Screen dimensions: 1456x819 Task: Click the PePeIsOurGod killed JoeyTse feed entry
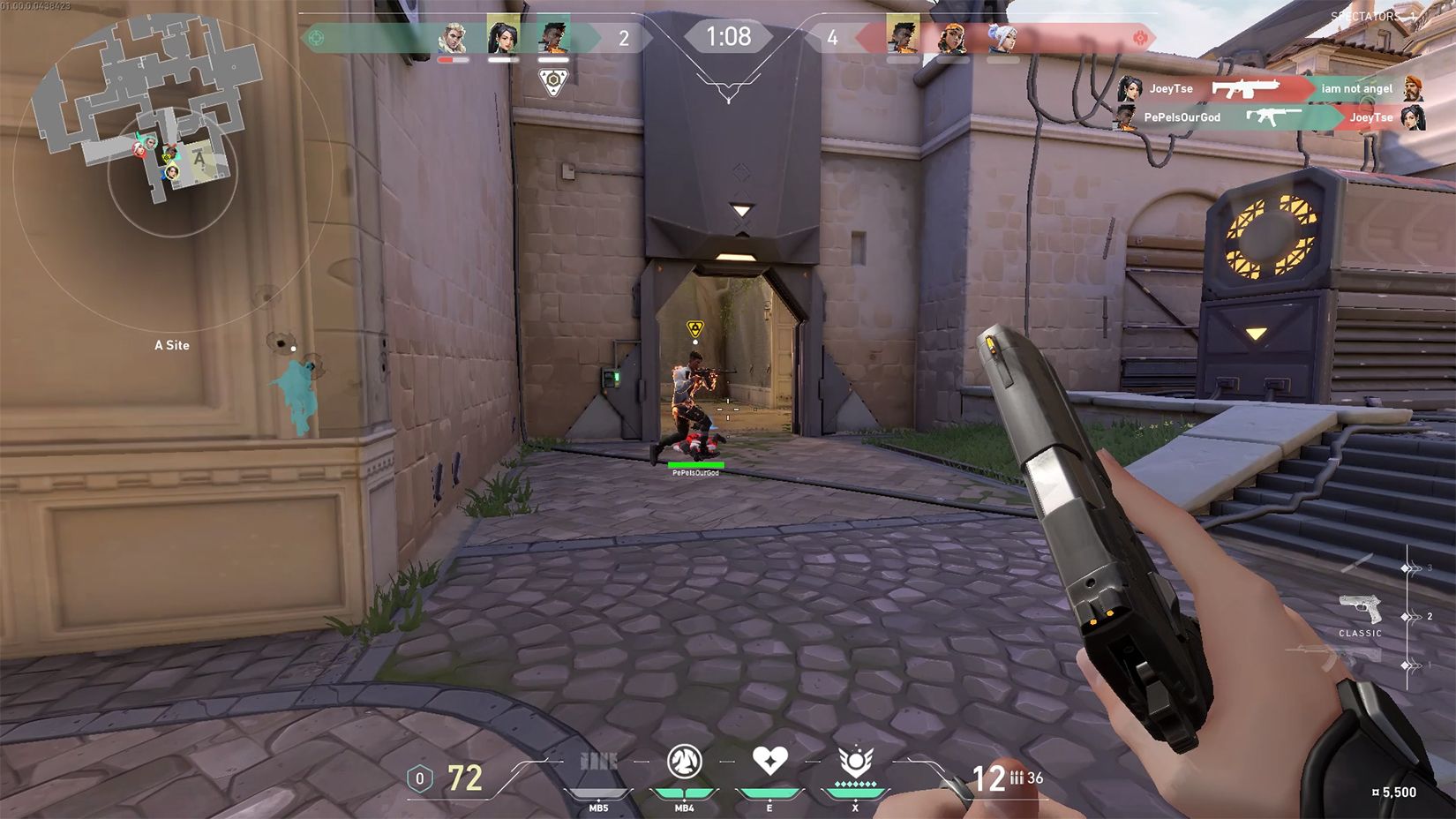coord(1271,116)
